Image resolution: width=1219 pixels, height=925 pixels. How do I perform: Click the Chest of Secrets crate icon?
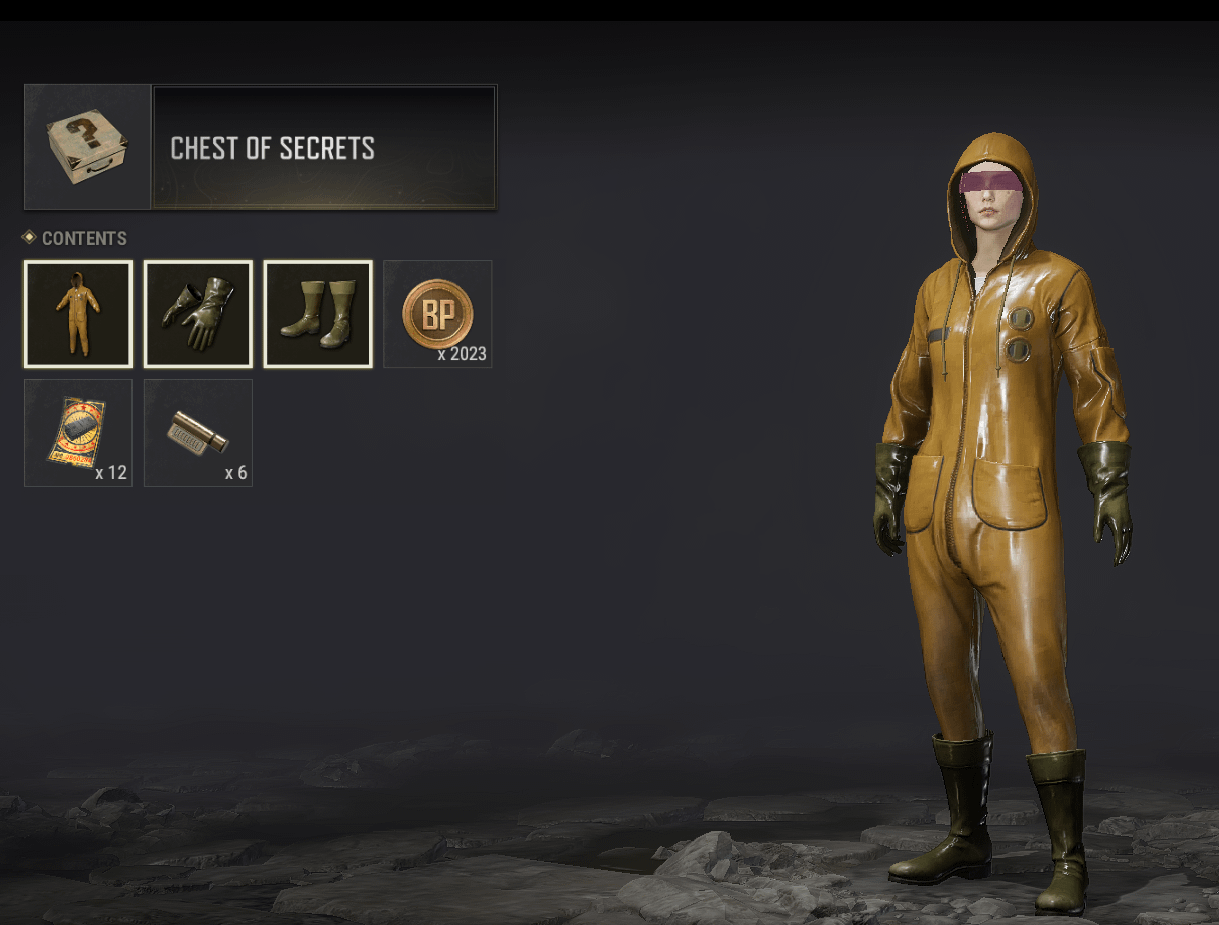(88, 147)
